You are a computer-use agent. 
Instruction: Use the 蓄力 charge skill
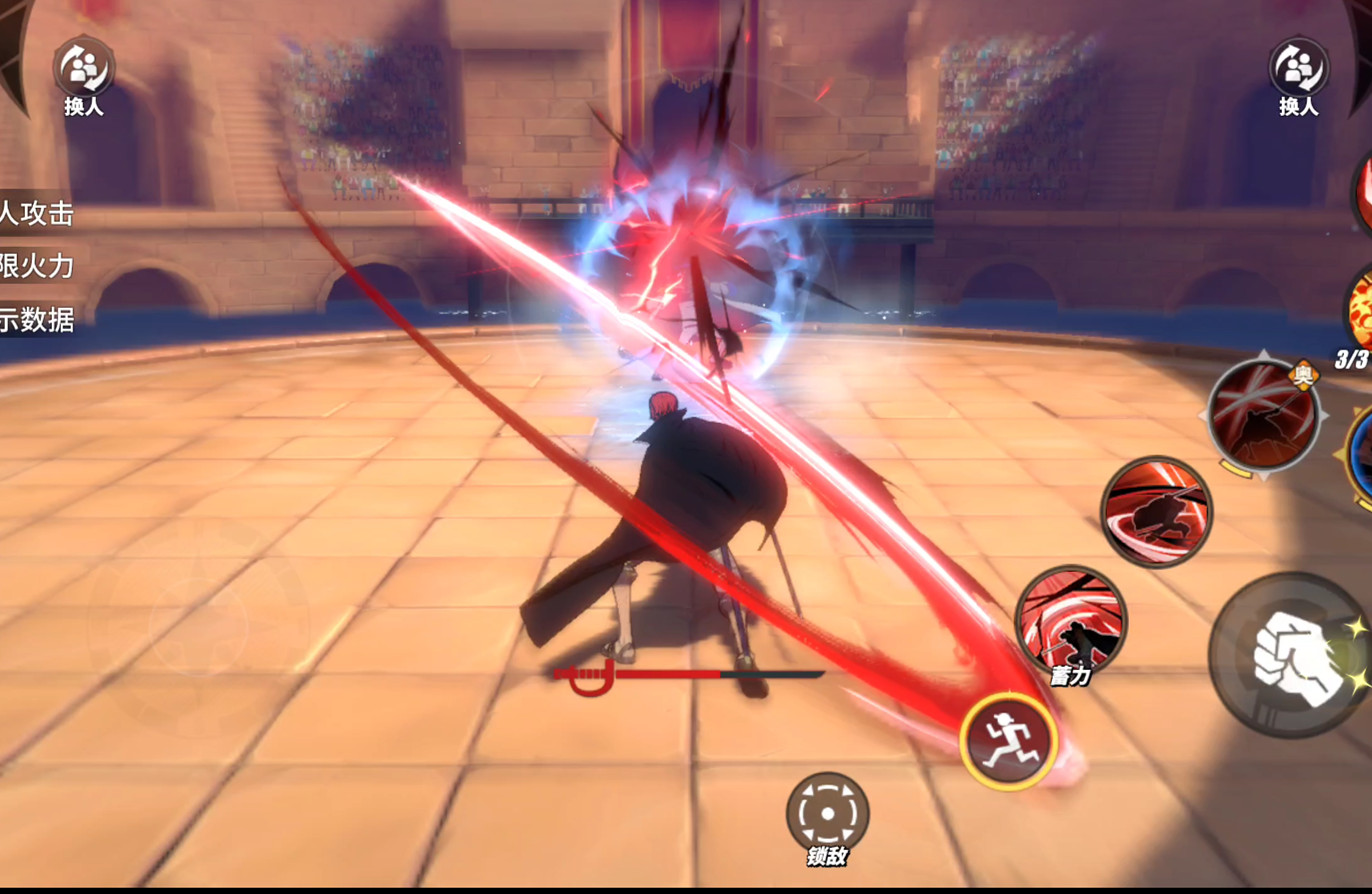pyautogui.click(x=1070, y=620)
